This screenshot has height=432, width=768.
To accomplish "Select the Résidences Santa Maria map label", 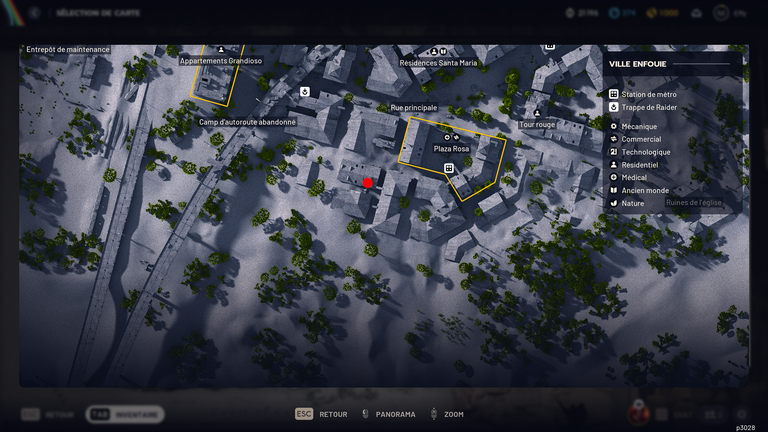I will click(439, 62).
